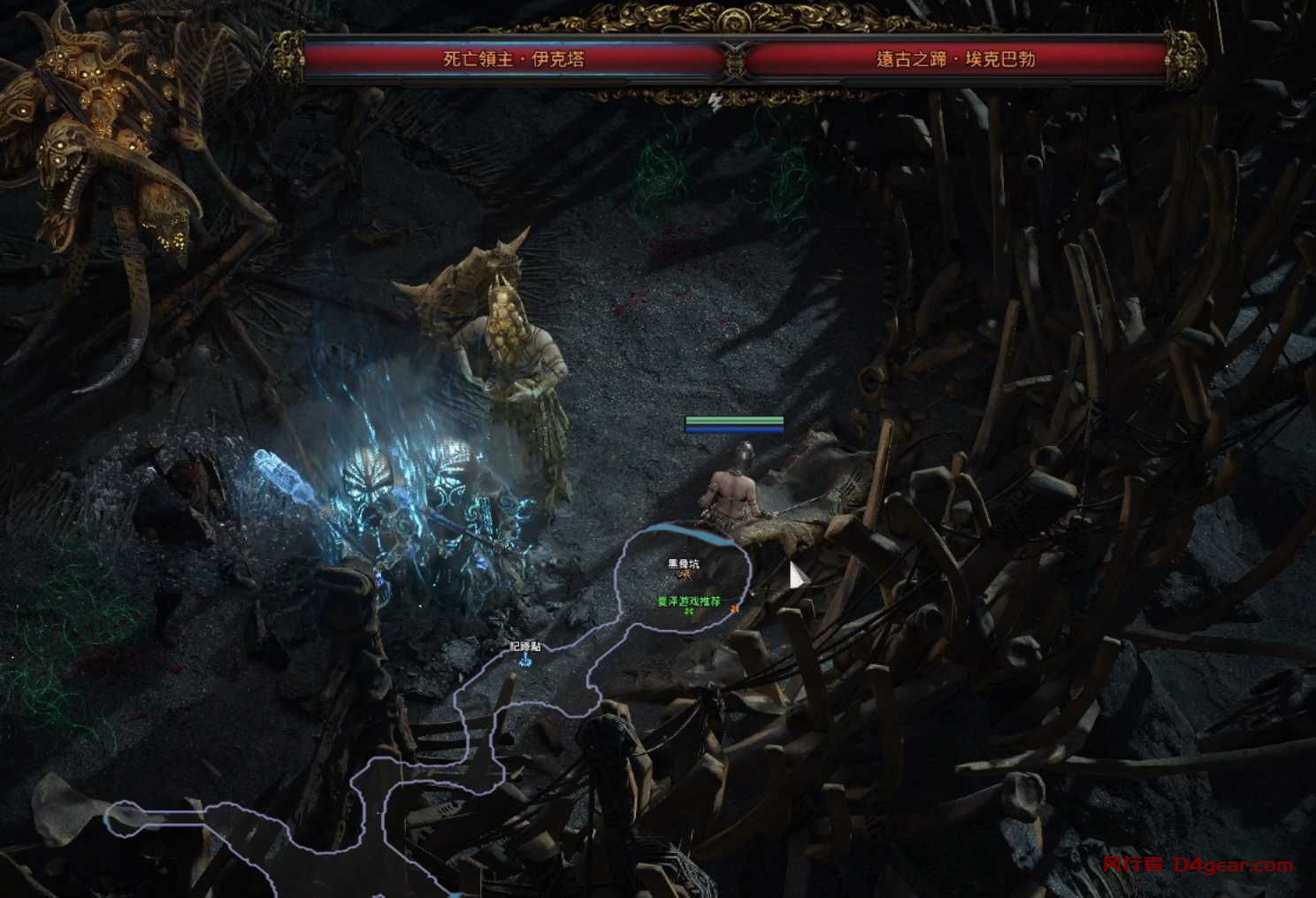Click the green player marker on the map
Viewport: 1316px width, 898px height.
pos(689,610)
